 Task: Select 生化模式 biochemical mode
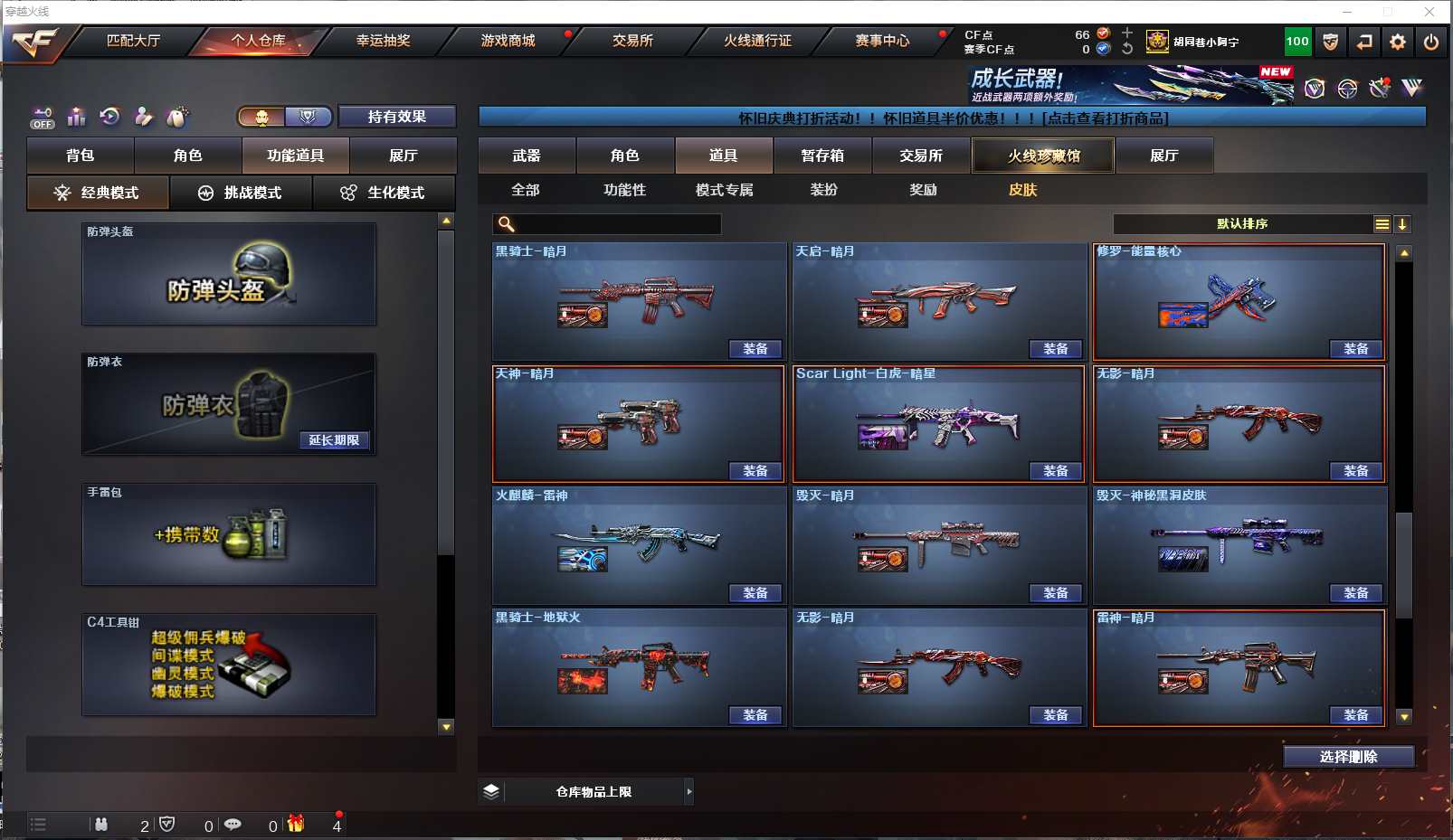tap(384, 193)
